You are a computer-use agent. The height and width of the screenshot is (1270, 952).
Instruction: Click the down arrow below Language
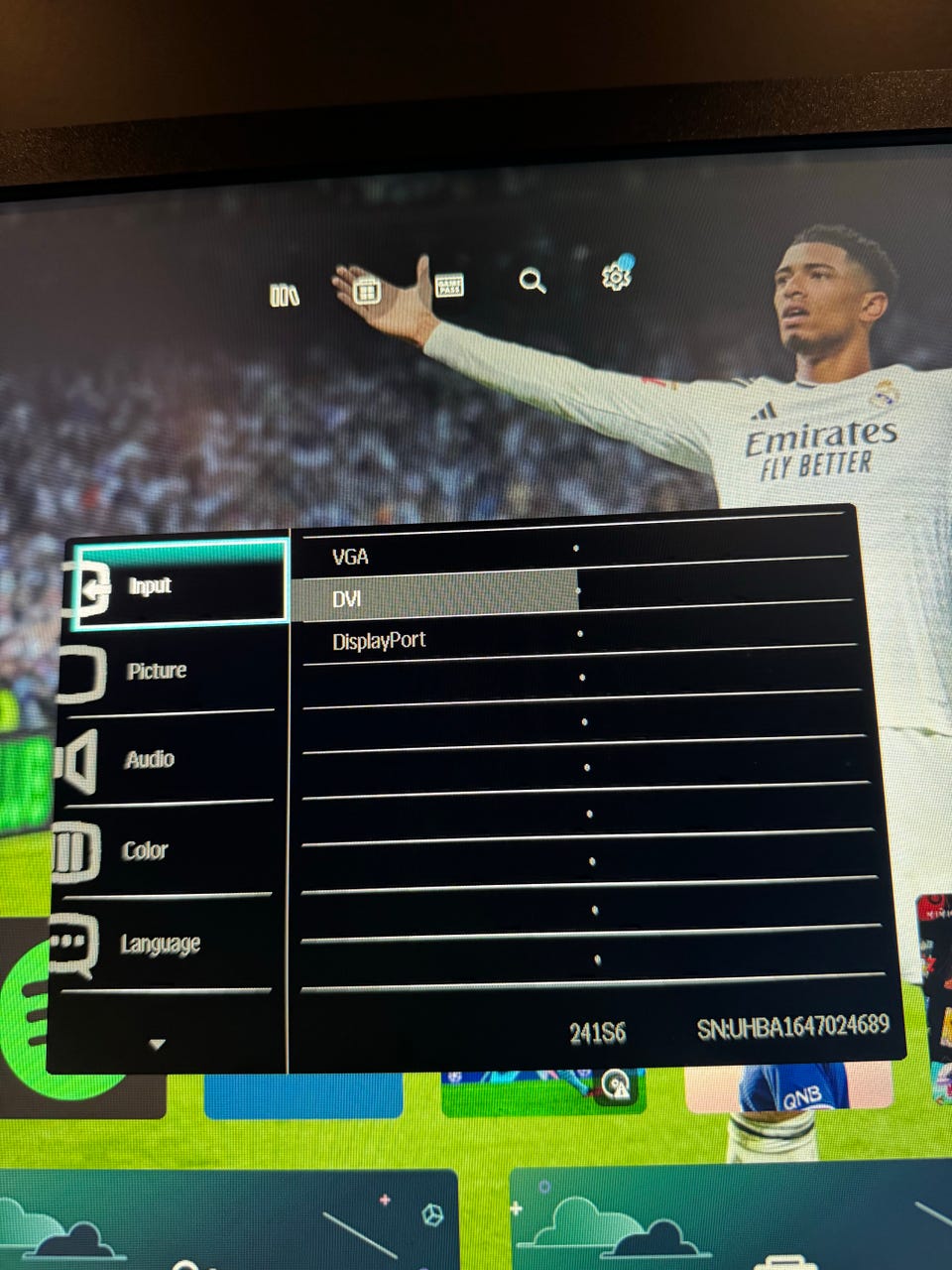[157, 1044]
